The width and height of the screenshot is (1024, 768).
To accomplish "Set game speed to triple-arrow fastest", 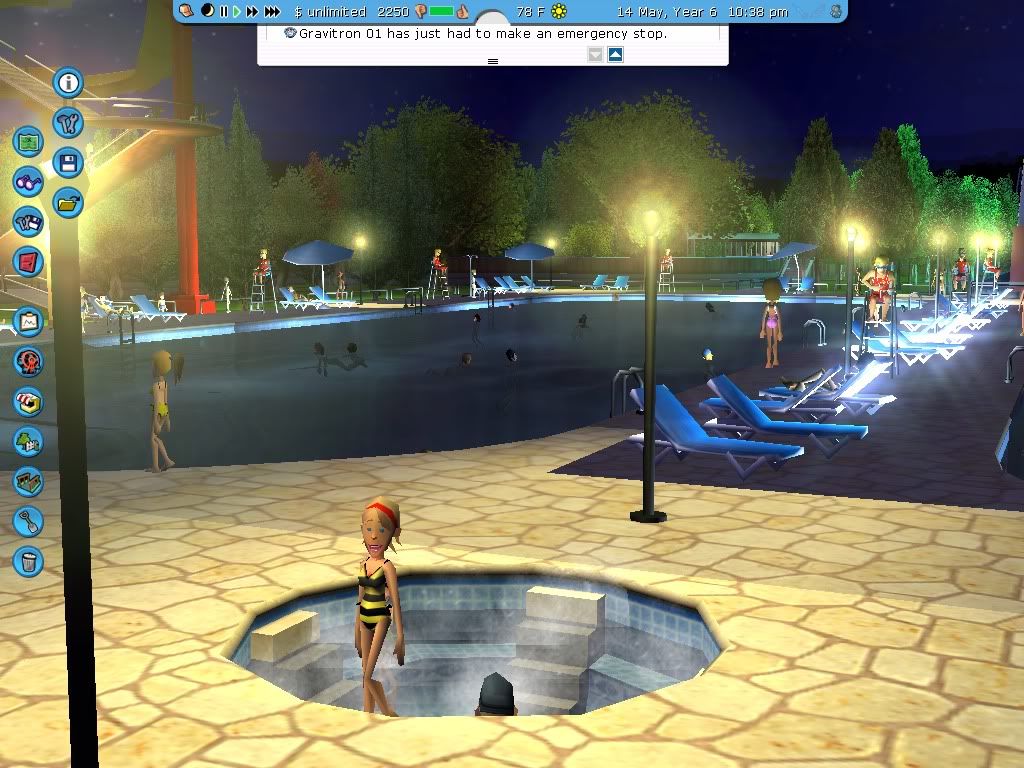I will (272, 11).
